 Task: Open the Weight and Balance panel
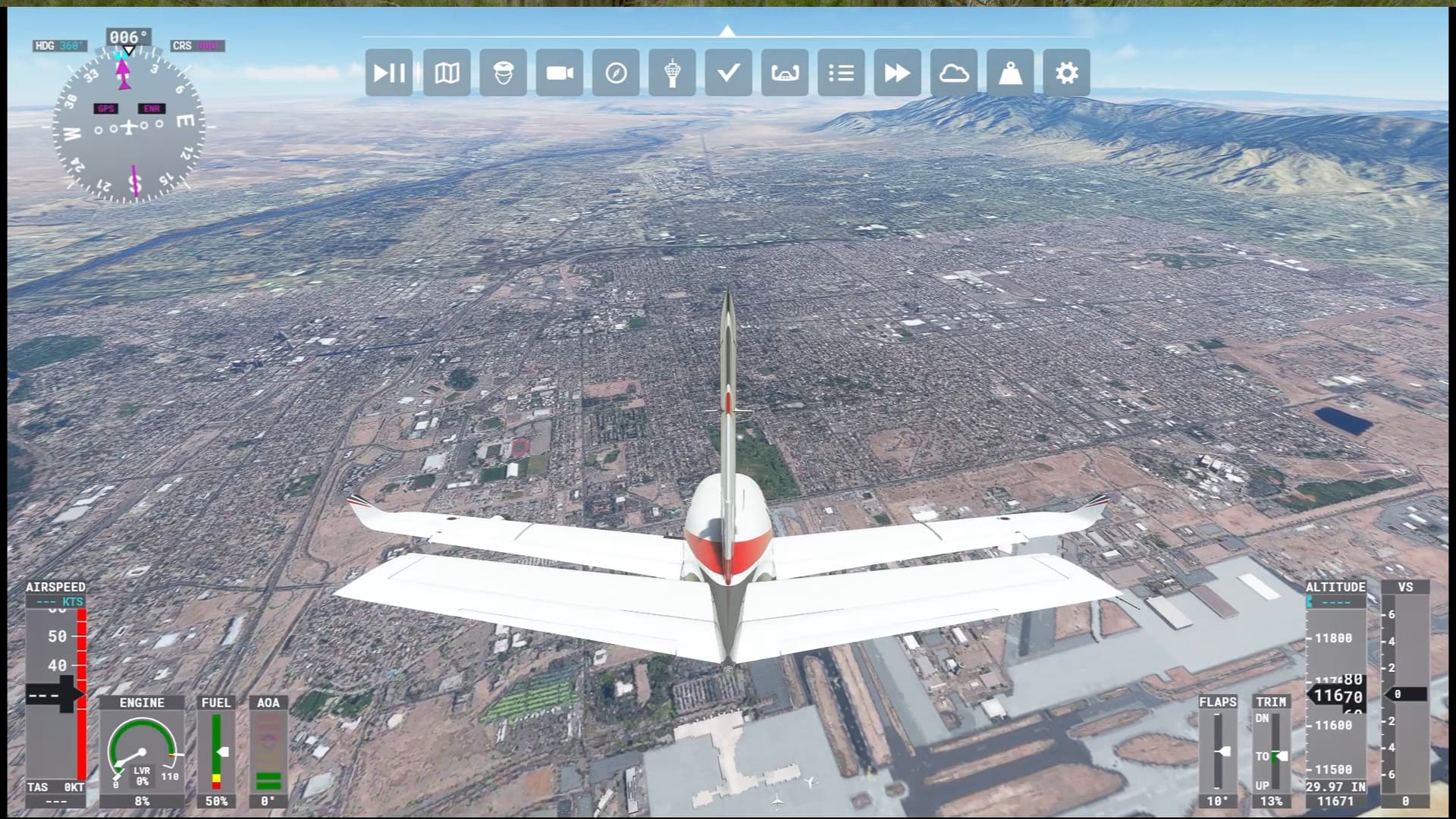1010,73
